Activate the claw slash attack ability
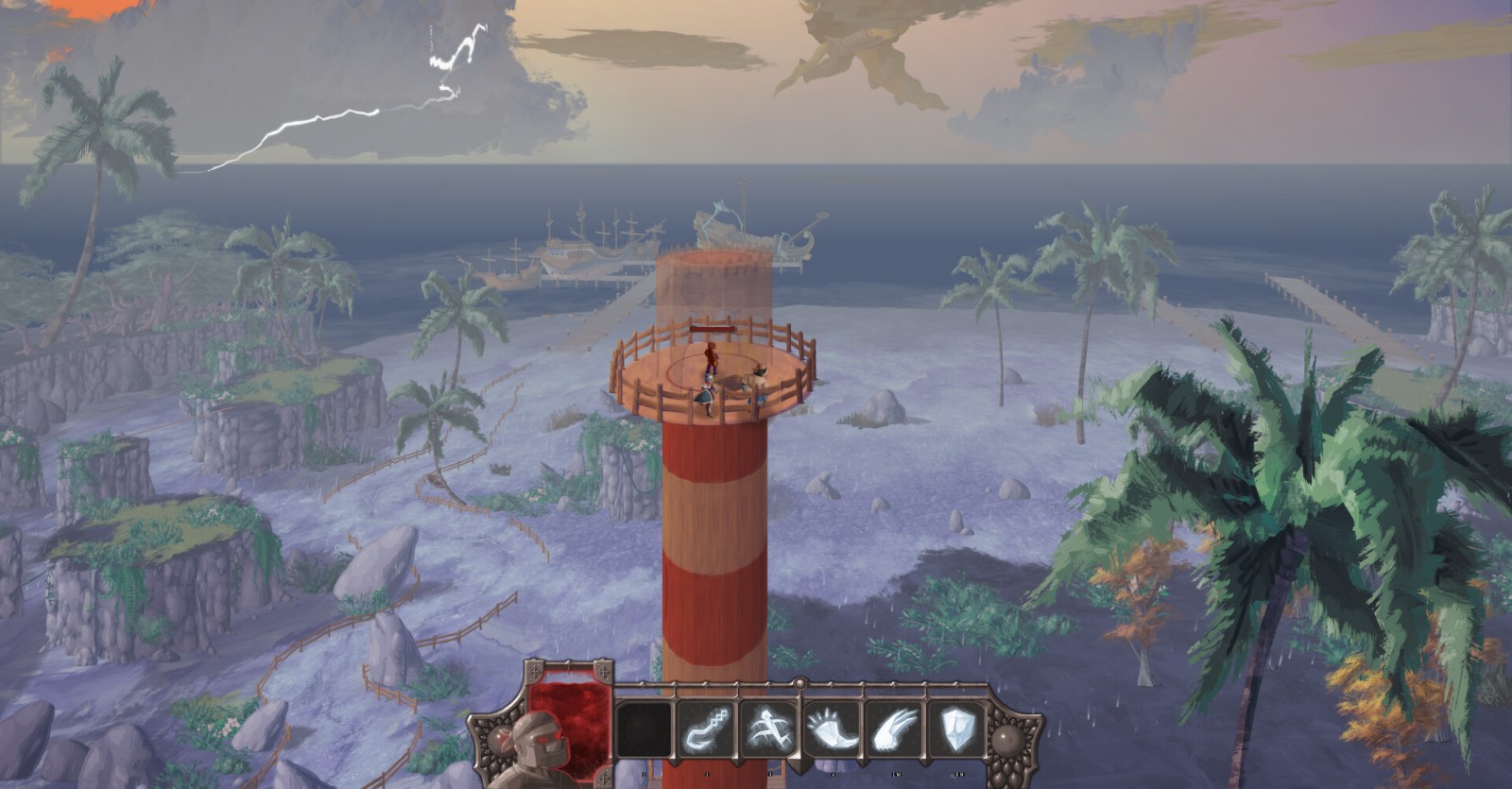Viewport: 1512px width, 789px height. pyautogui.click(x=893, y=729)
